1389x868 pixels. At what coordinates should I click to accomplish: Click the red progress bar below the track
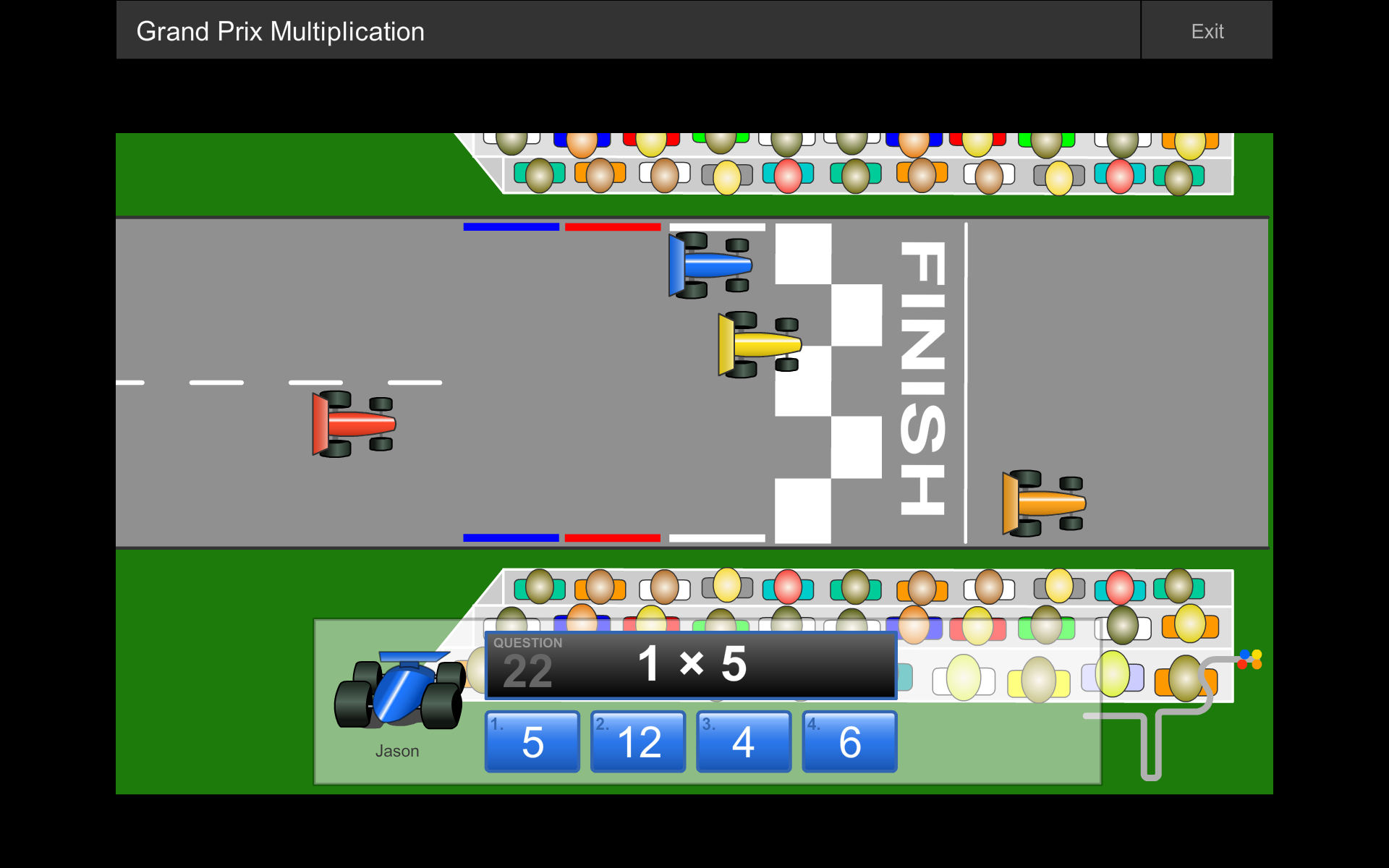(x=612, y=537)
